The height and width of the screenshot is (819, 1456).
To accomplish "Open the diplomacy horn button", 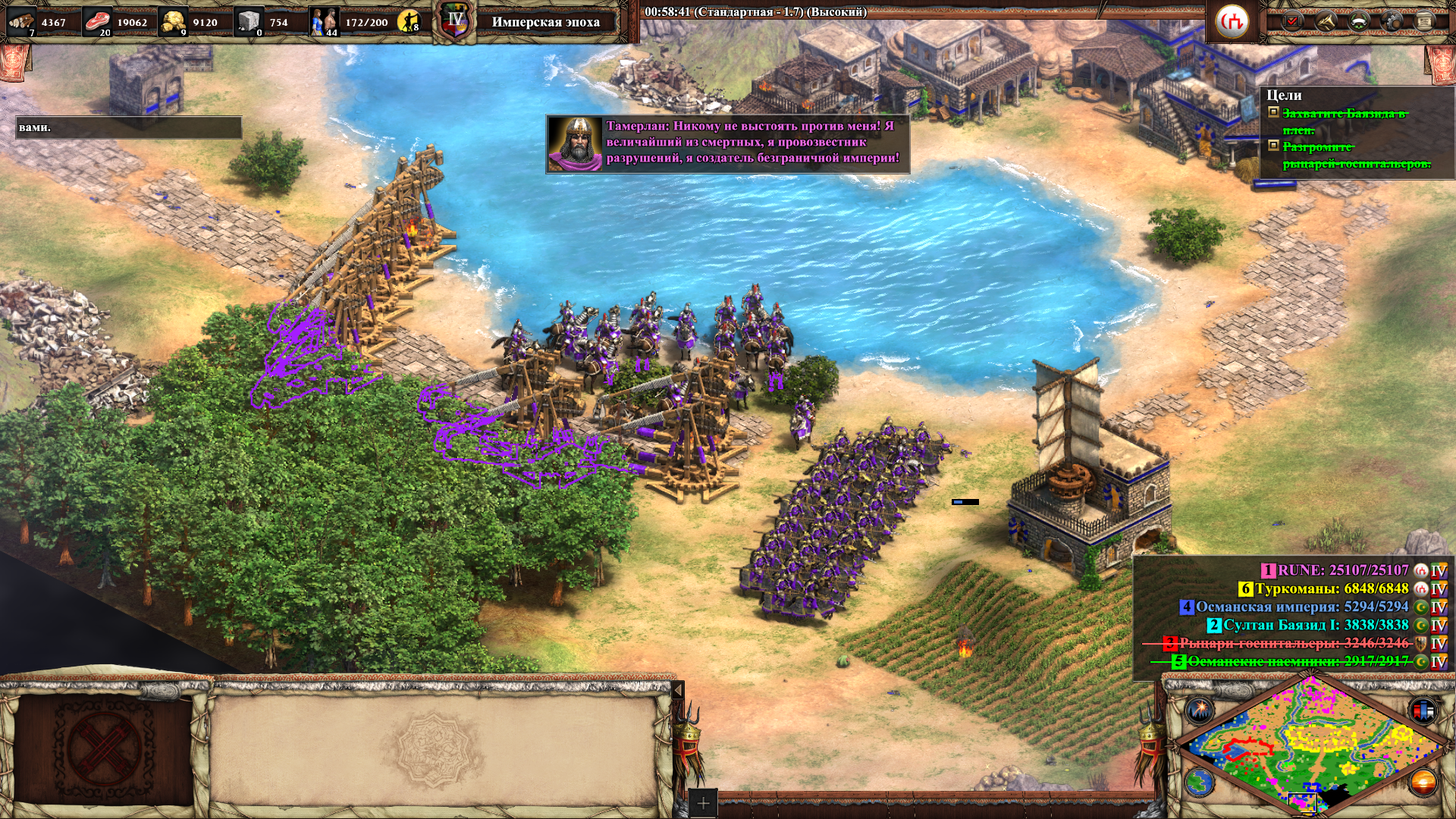I will [1326, 21].
